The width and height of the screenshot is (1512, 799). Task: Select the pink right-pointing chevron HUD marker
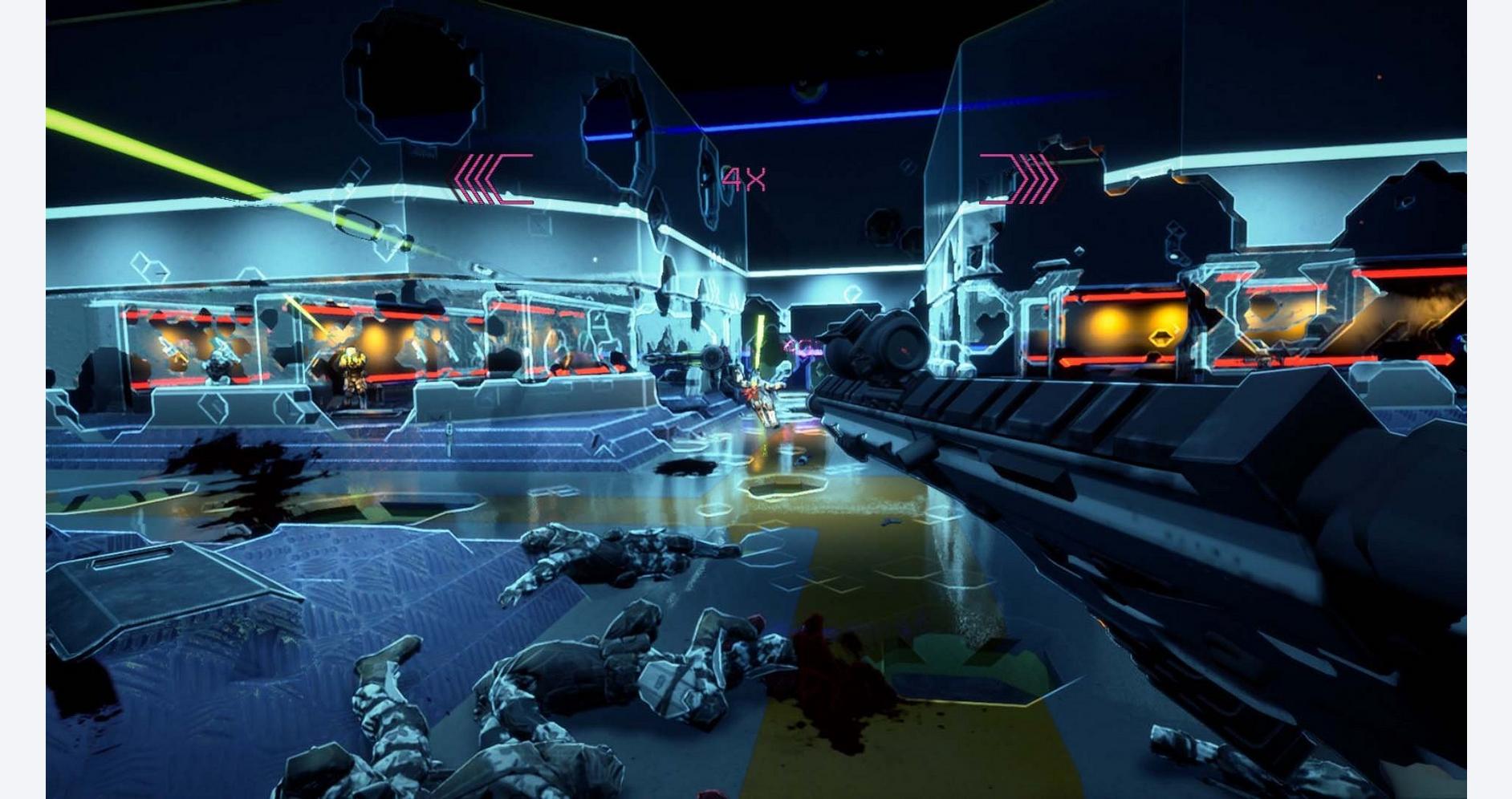[x=1020, y=179]
